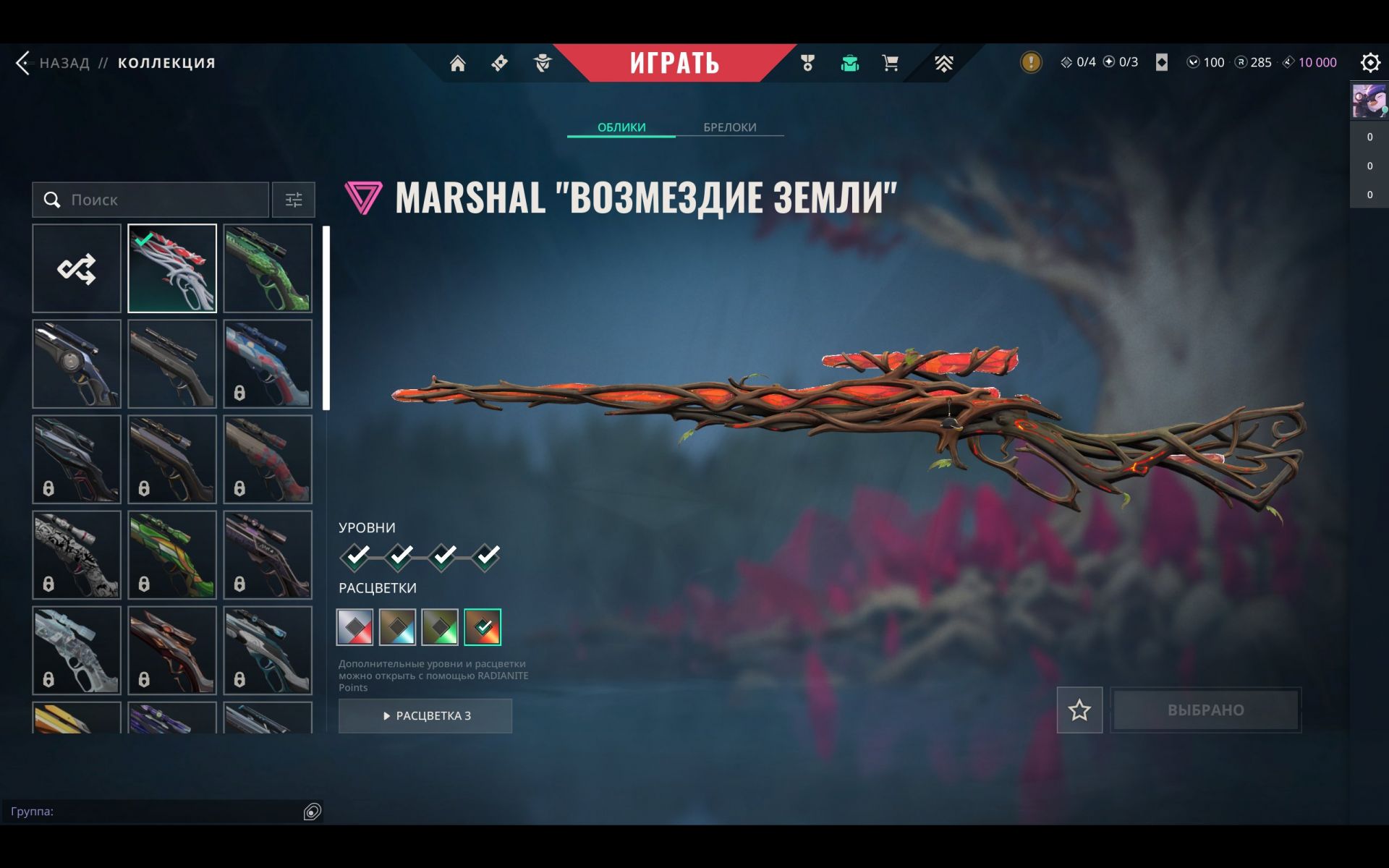This screenshot has width=1389, height=868.
Task: Open the player avatar in social panel
Action: click(1369, 101)
